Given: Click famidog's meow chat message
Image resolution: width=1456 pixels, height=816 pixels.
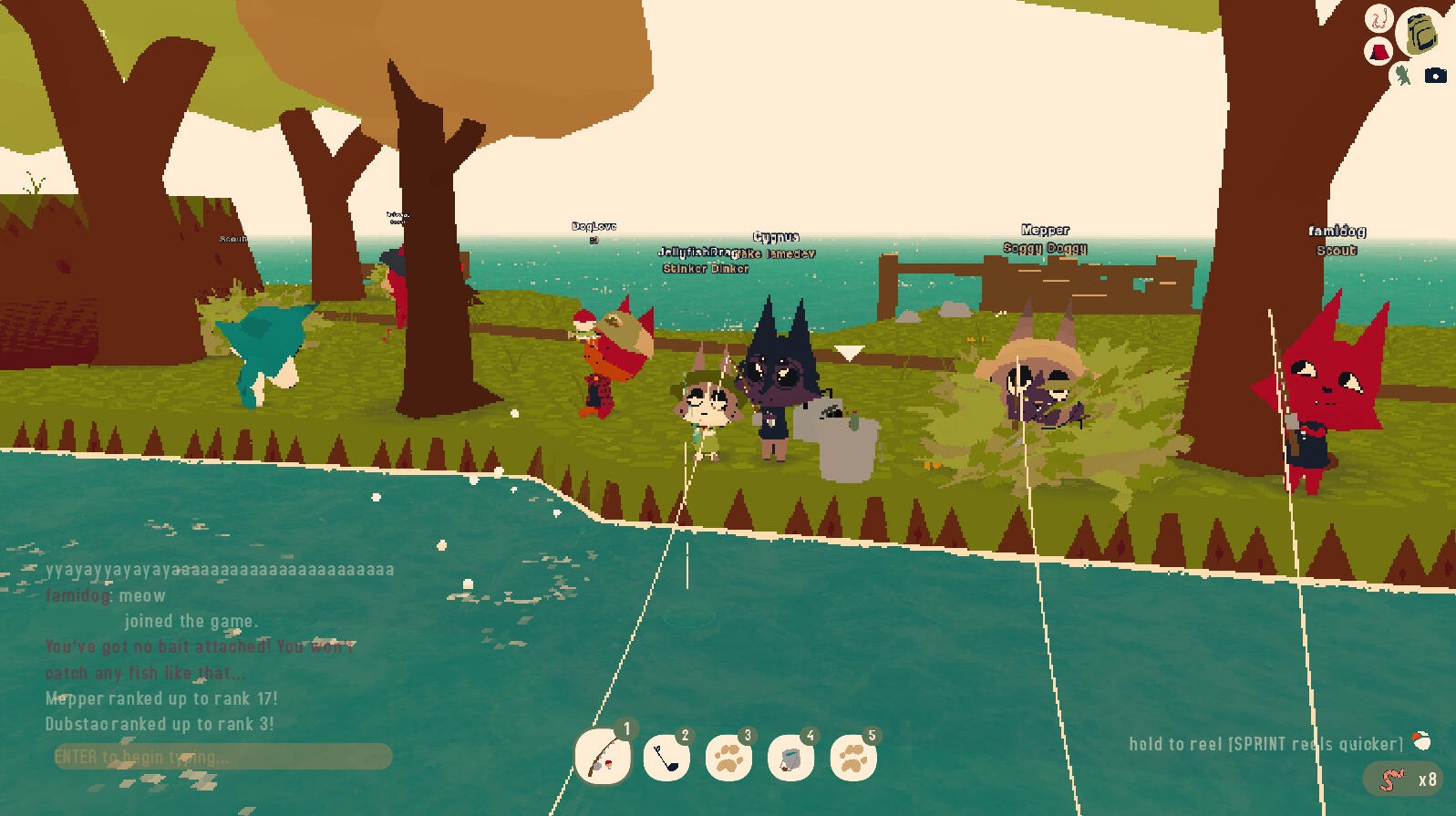Looking at the screenshot, I should (106, 595).
